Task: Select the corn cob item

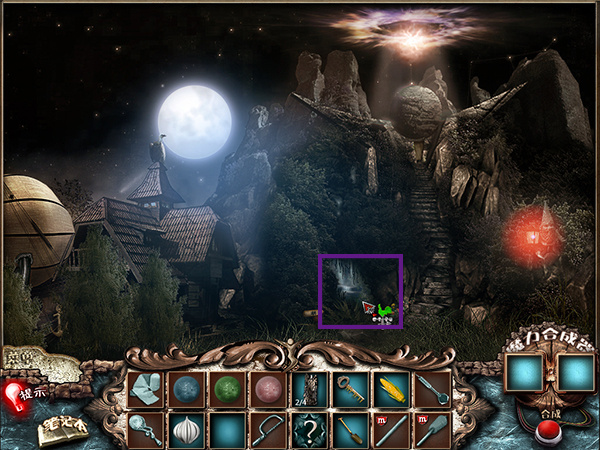Action: pos(391,389)
